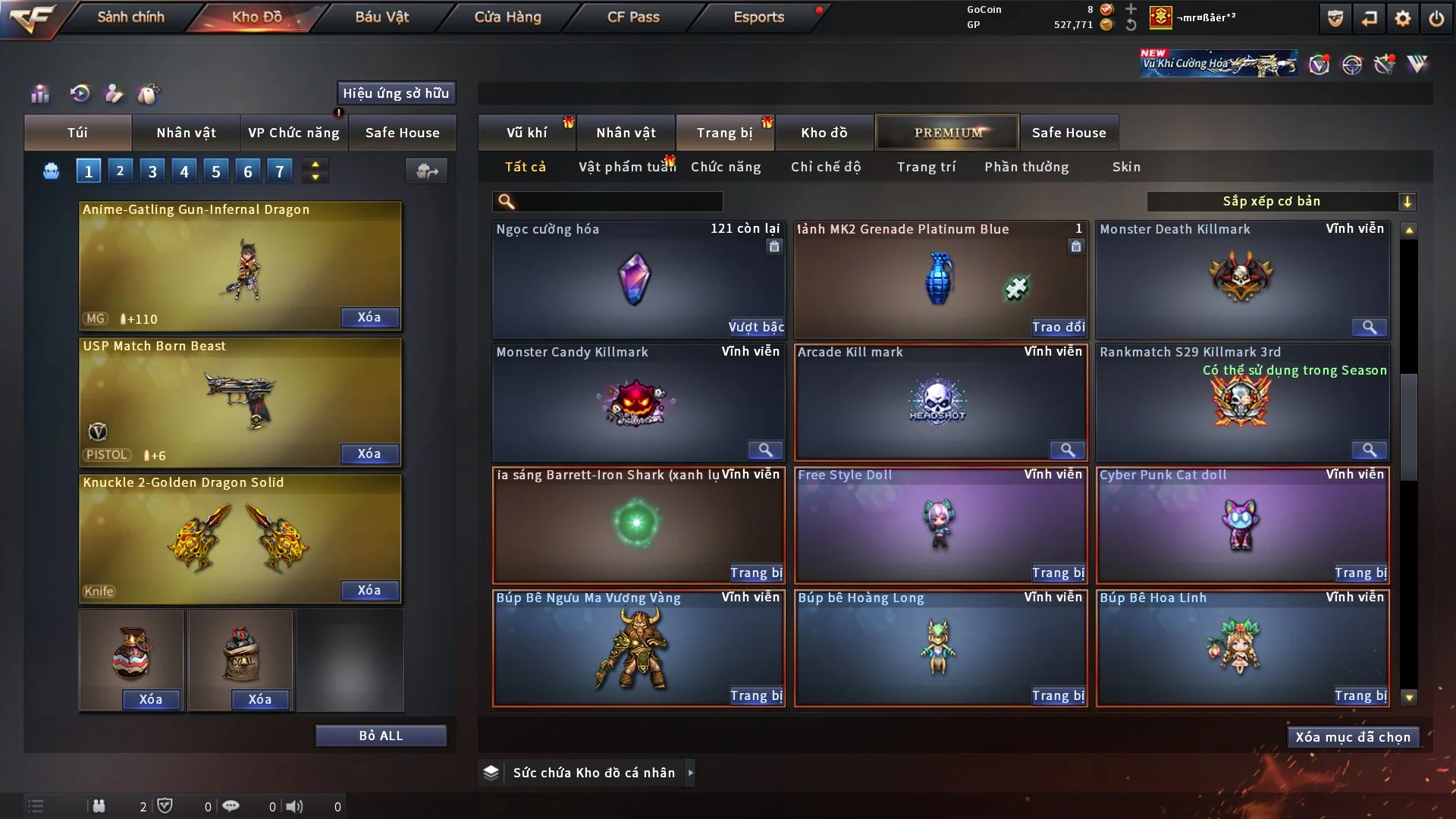Select bag slot number 3
Screen dimensions: 1456x819
click(x=152, y=171)
